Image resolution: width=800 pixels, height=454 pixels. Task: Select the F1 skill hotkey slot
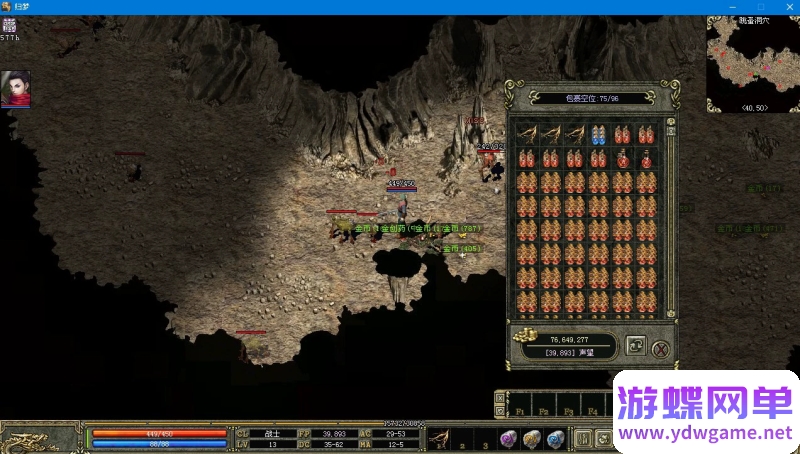521,405
